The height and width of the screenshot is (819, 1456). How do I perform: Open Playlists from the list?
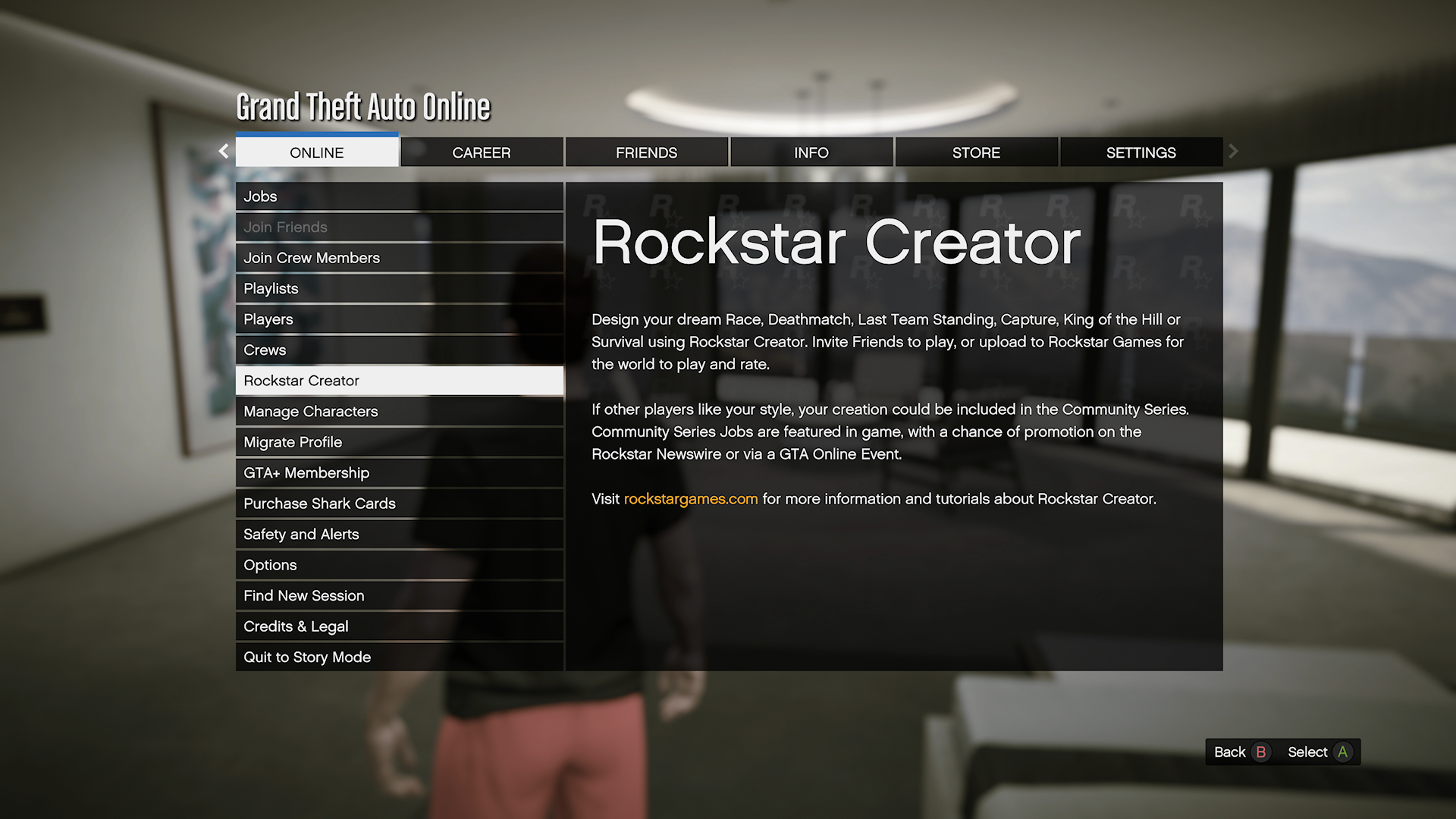point(399,289)
